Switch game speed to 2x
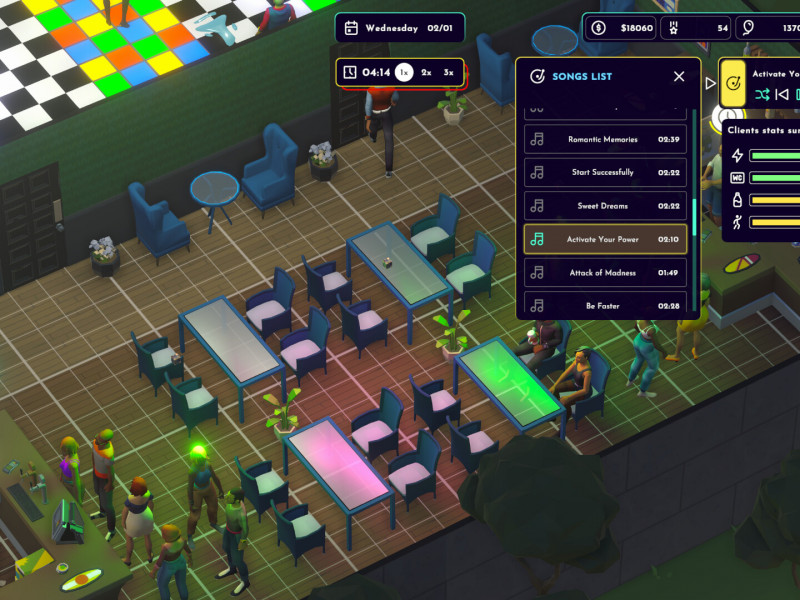800x600 pixels. click(x=426, y=72)
